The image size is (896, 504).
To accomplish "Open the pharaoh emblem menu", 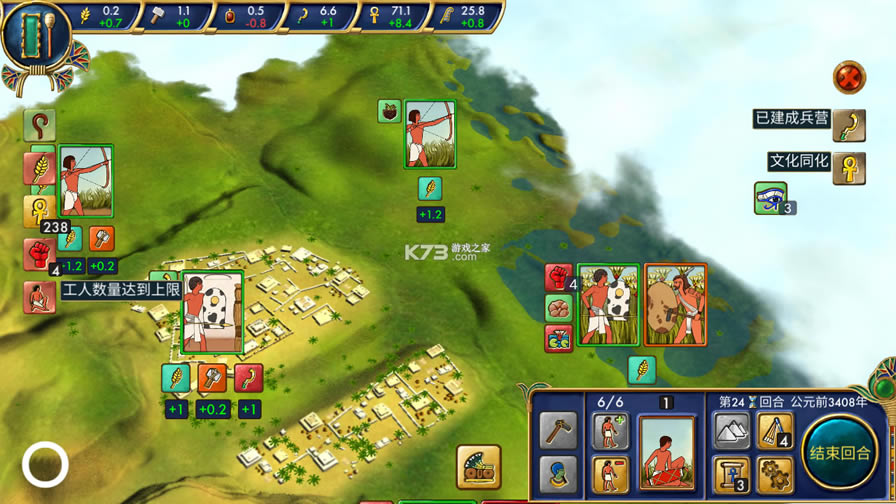I will [36, 36].
